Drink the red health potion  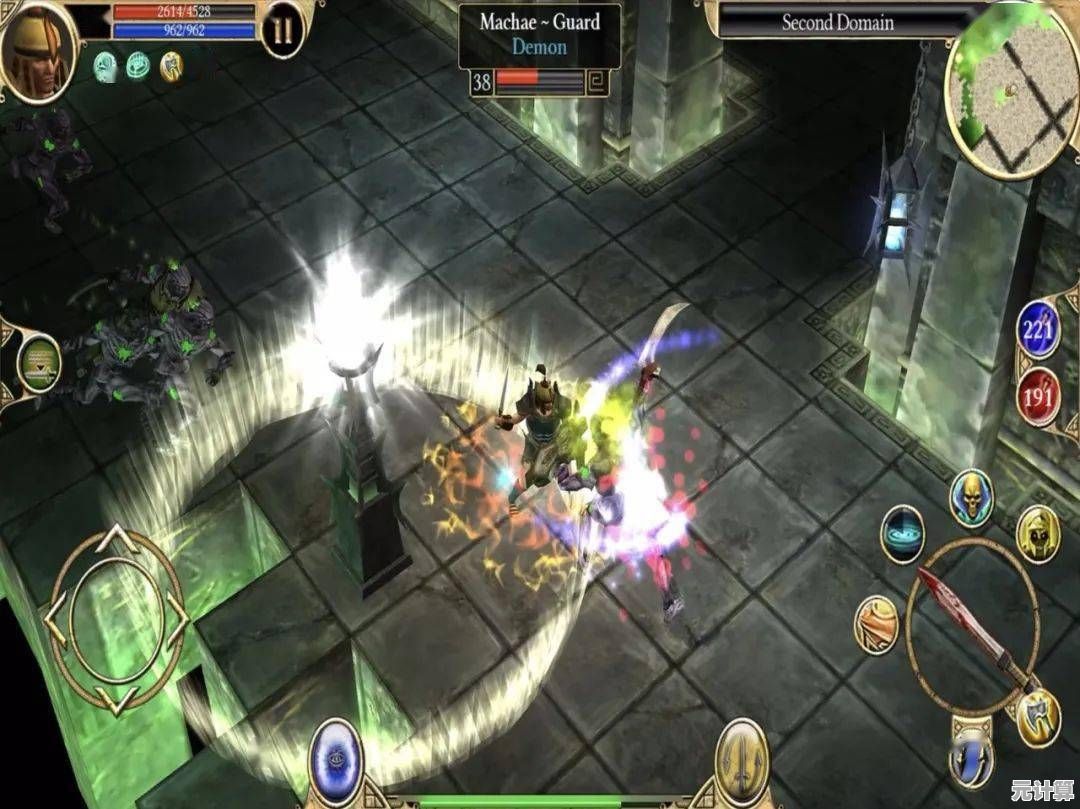[1038, 396]
